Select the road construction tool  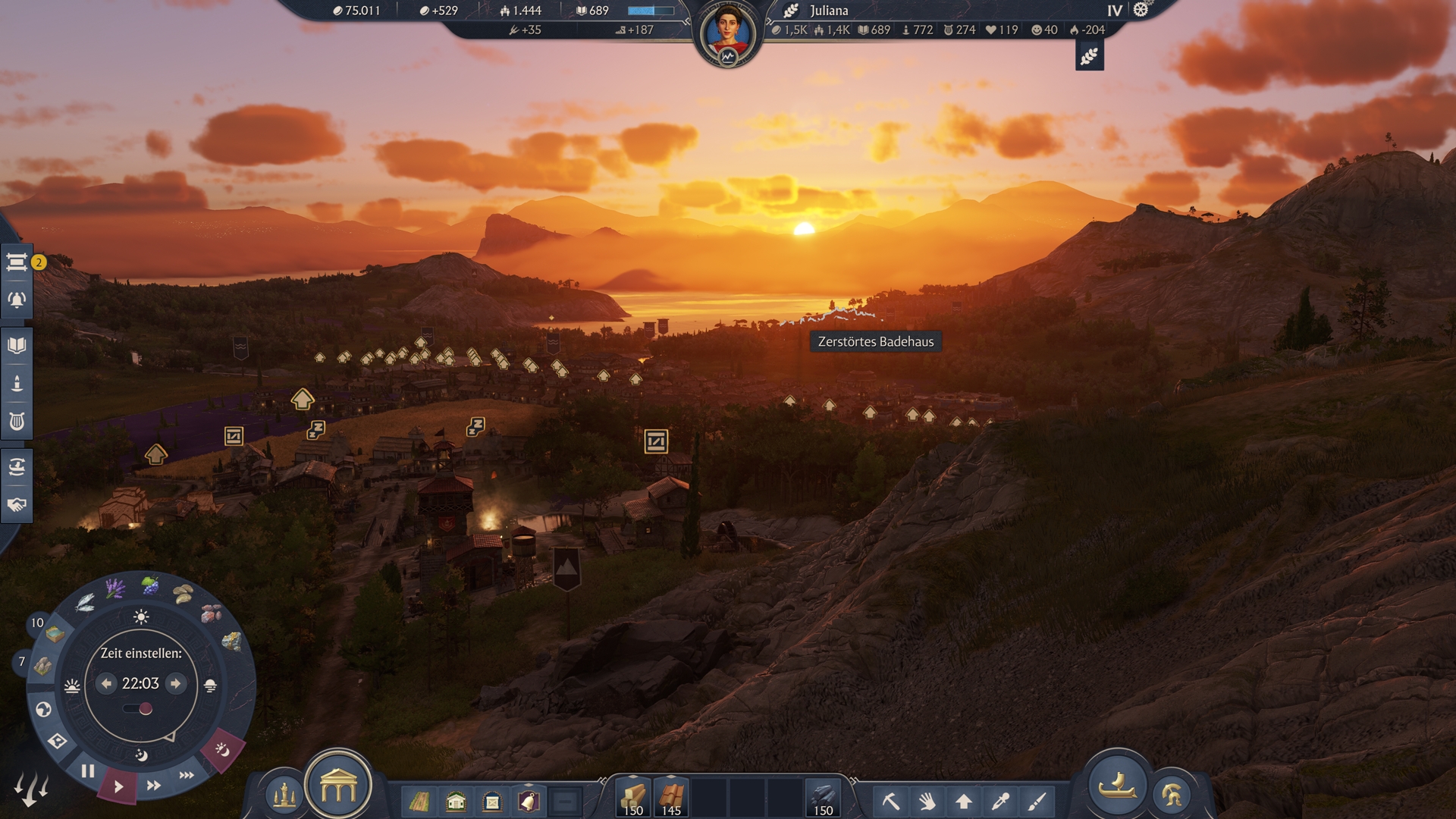point(419,801)
